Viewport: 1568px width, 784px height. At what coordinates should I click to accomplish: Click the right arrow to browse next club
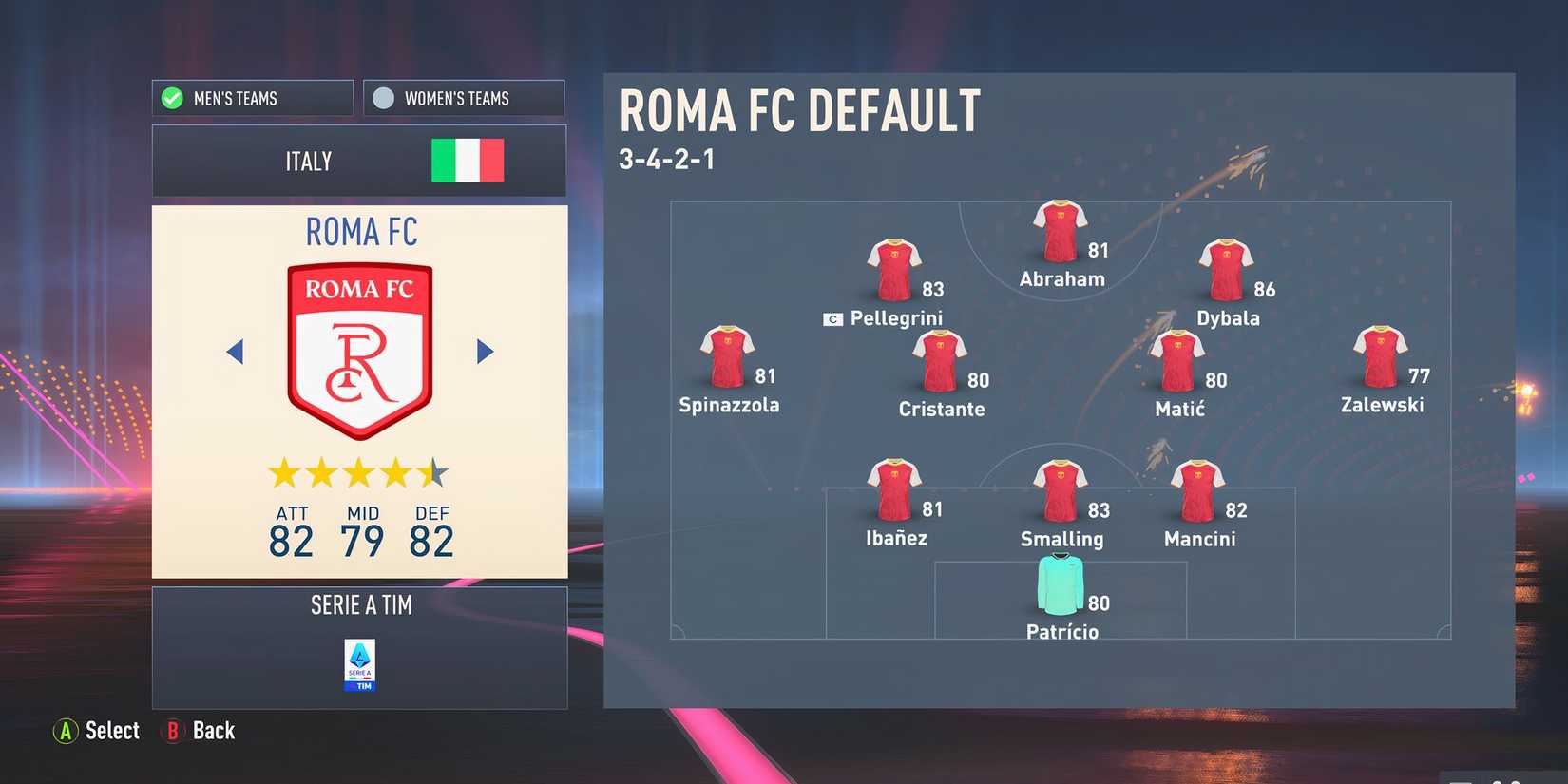(485, 351)
